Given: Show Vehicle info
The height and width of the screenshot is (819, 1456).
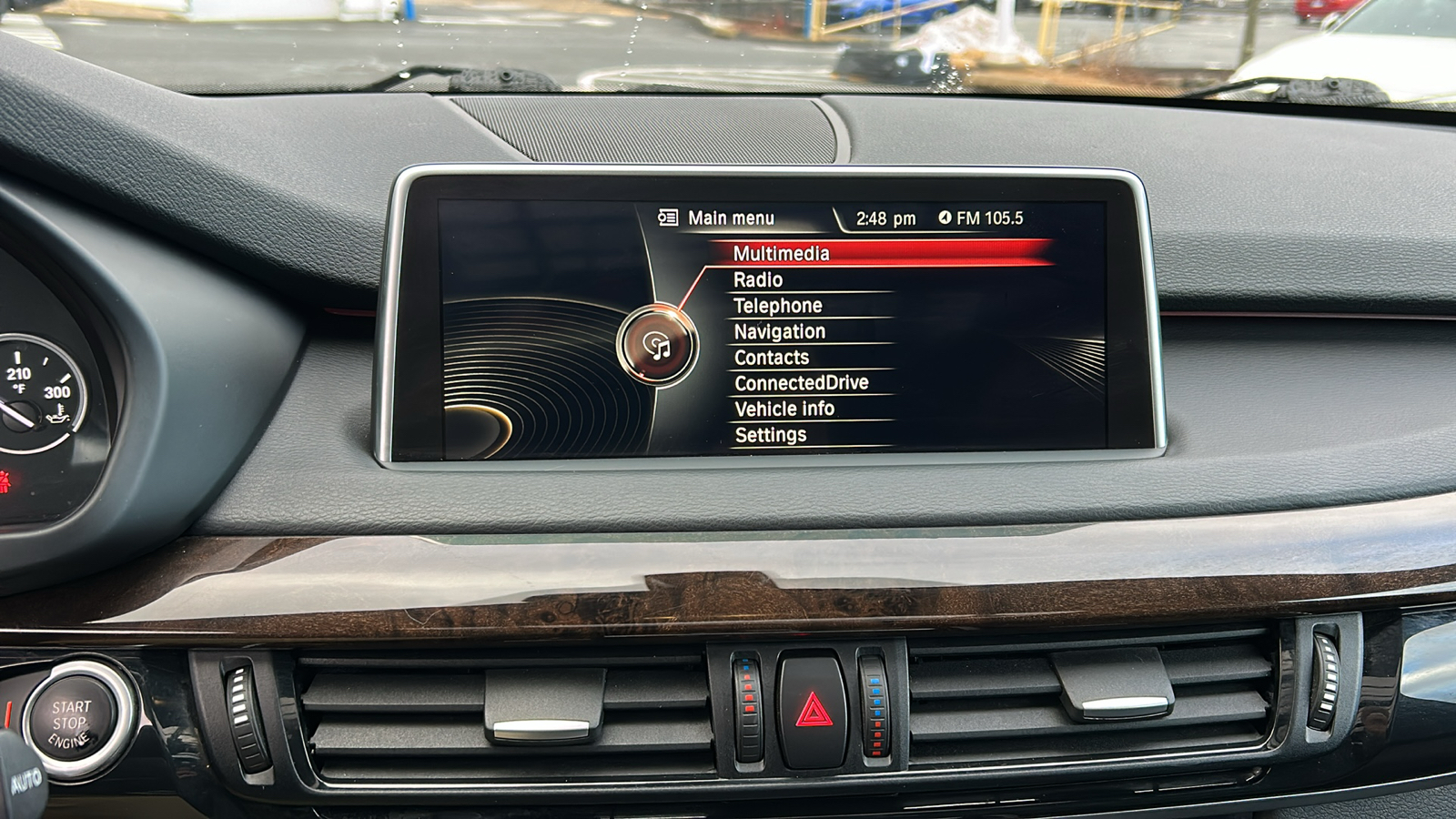Looking at the screenshot, I should (784, 409).
